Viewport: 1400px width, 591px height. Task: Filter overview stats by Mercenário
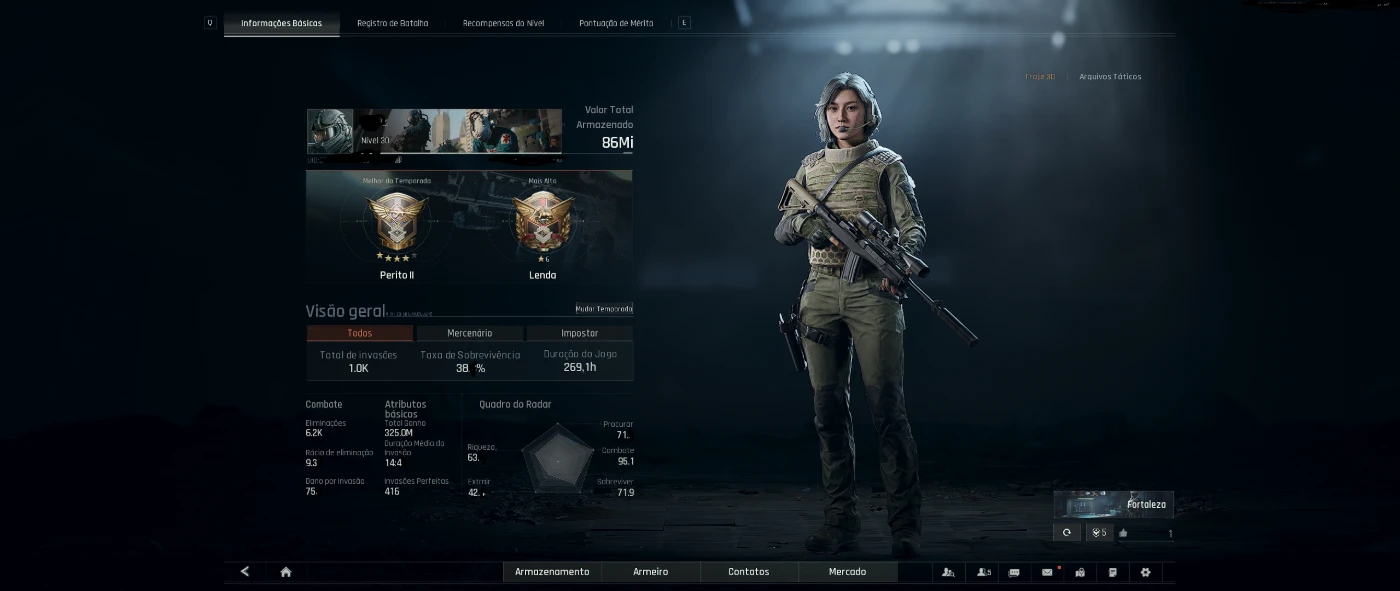click(x=469, y=333)
